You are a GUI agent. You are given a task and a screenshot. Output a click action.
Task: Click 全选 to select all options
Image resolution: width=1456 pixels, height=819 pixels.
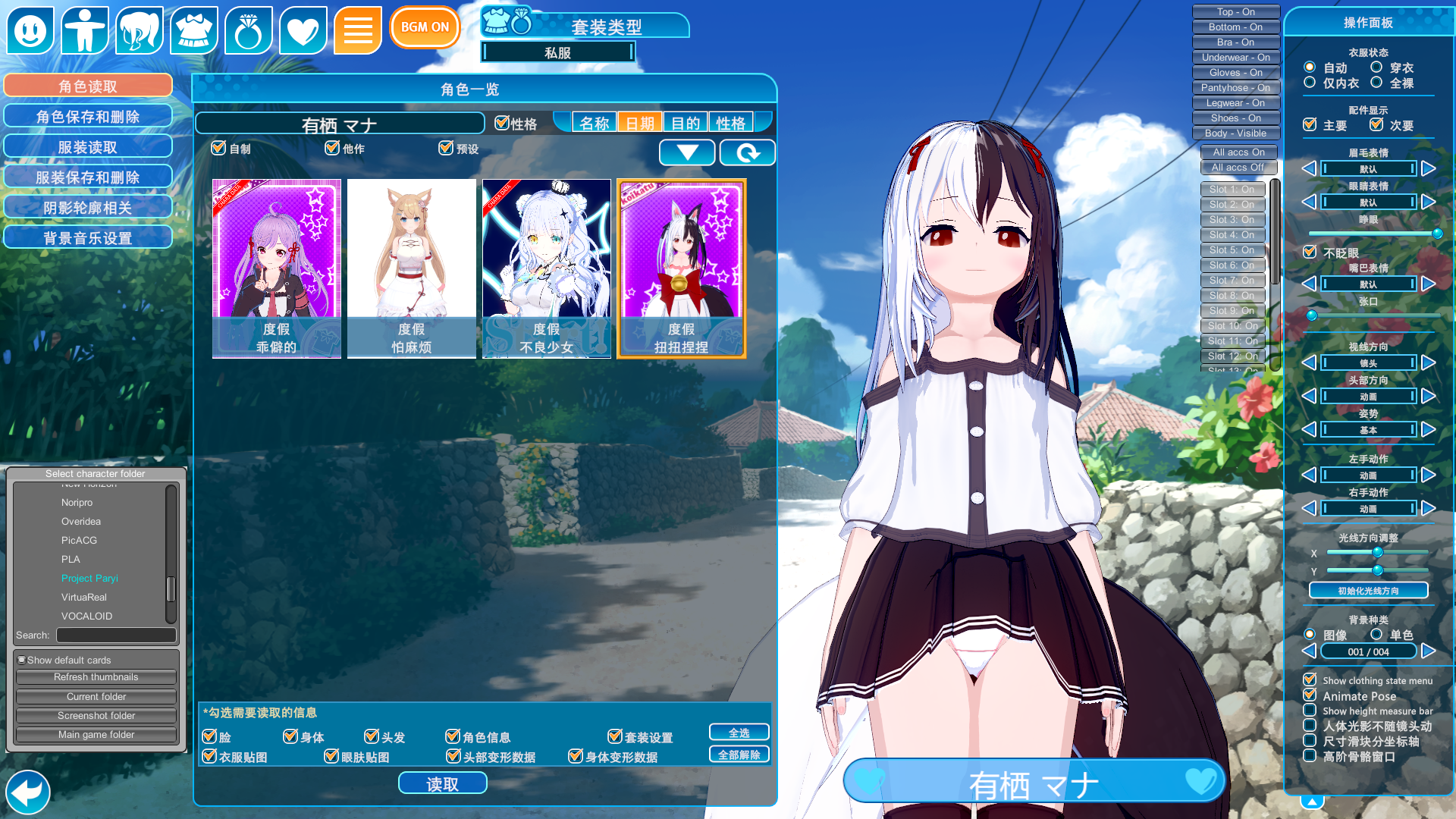739,733
